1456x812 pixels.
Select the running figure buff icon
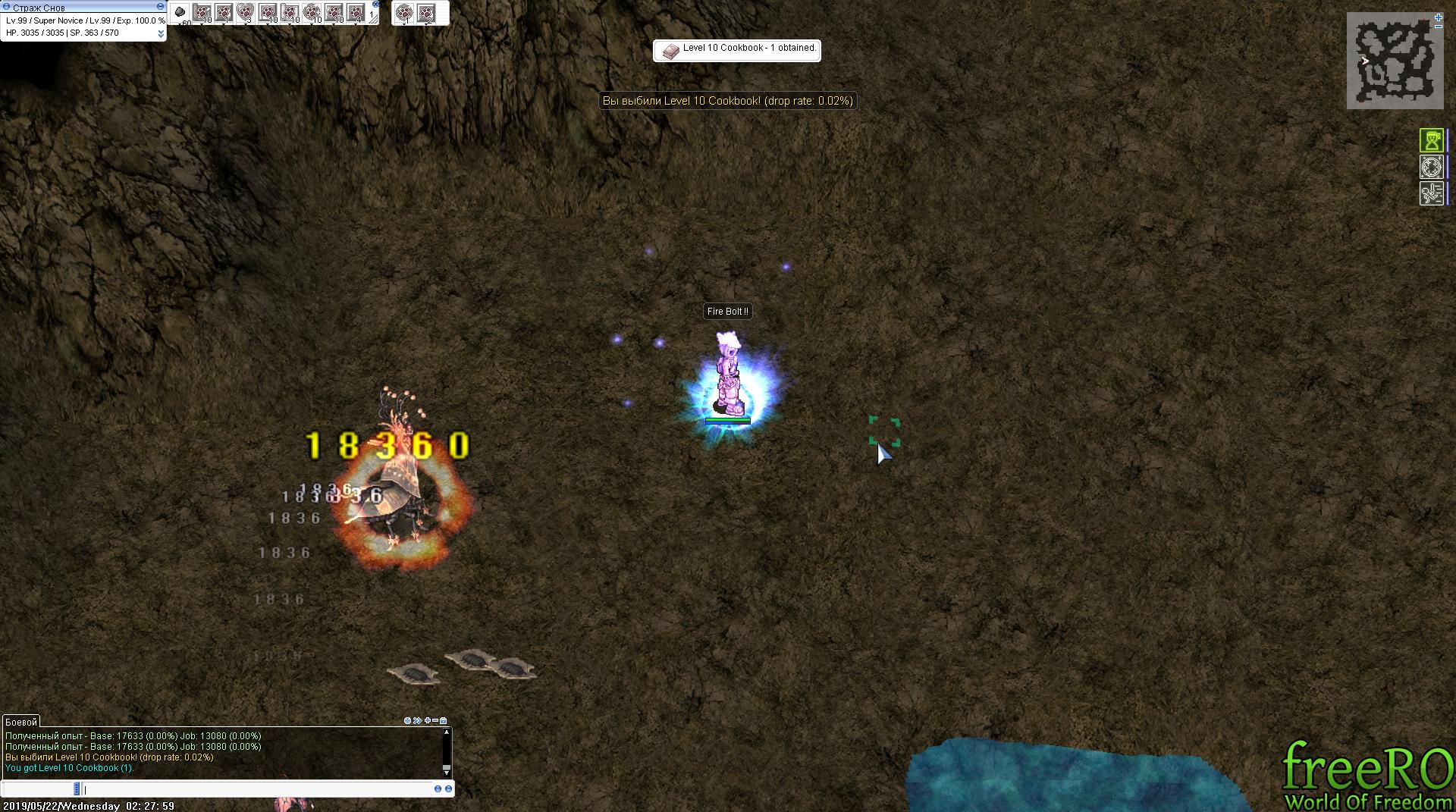pyautogui.click(x=1431, y=193)
